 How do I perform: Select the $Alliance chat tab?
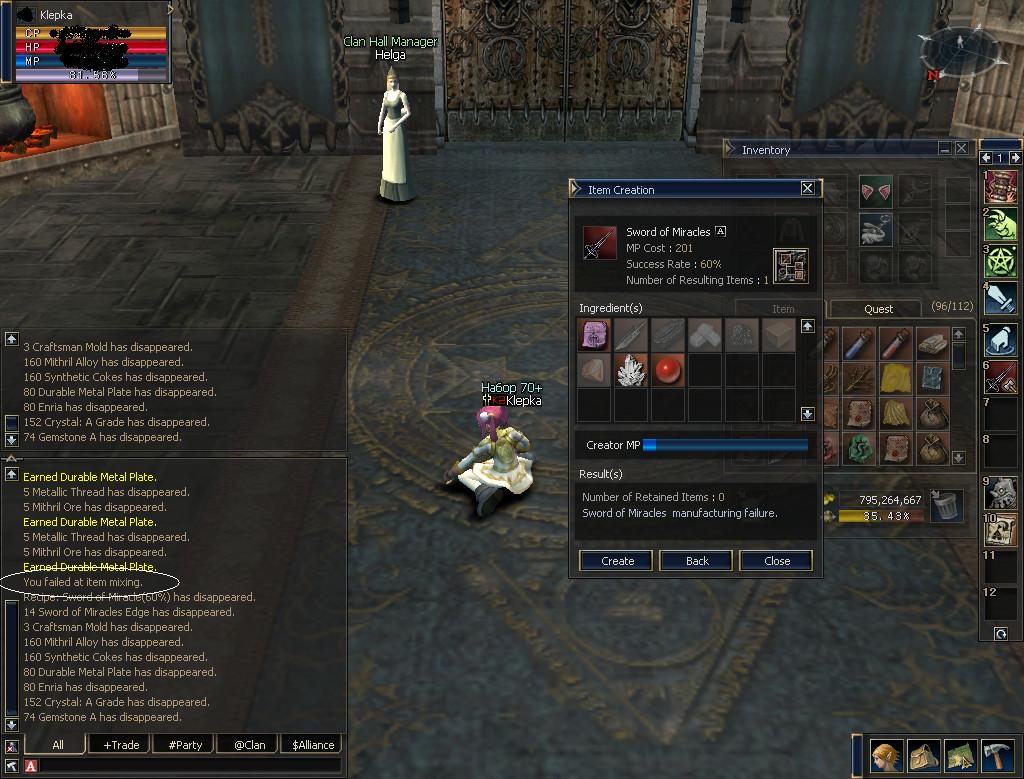pos(312,745)
